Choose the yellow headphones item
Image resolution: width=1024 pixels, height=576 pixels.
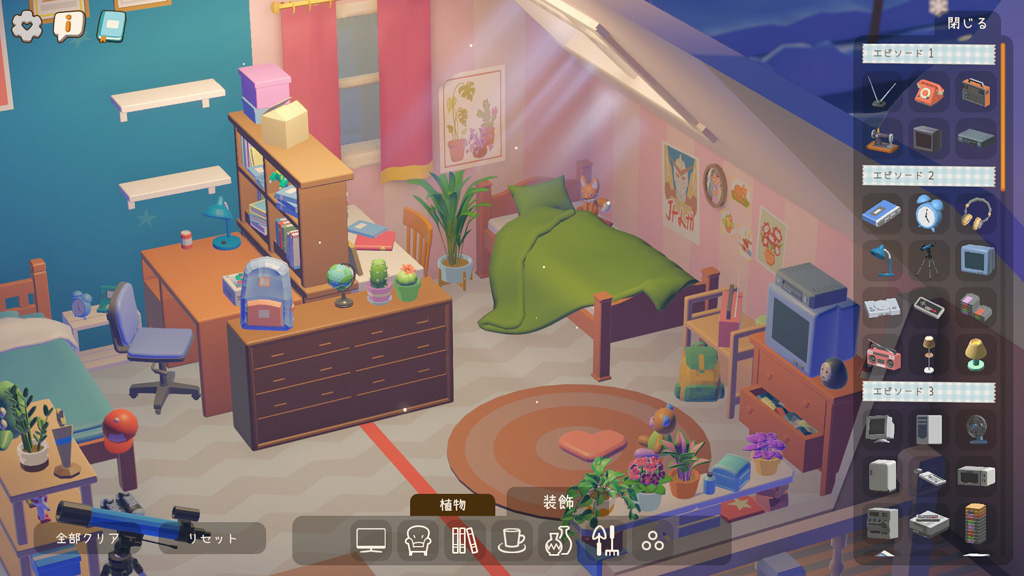pos(976,213)
